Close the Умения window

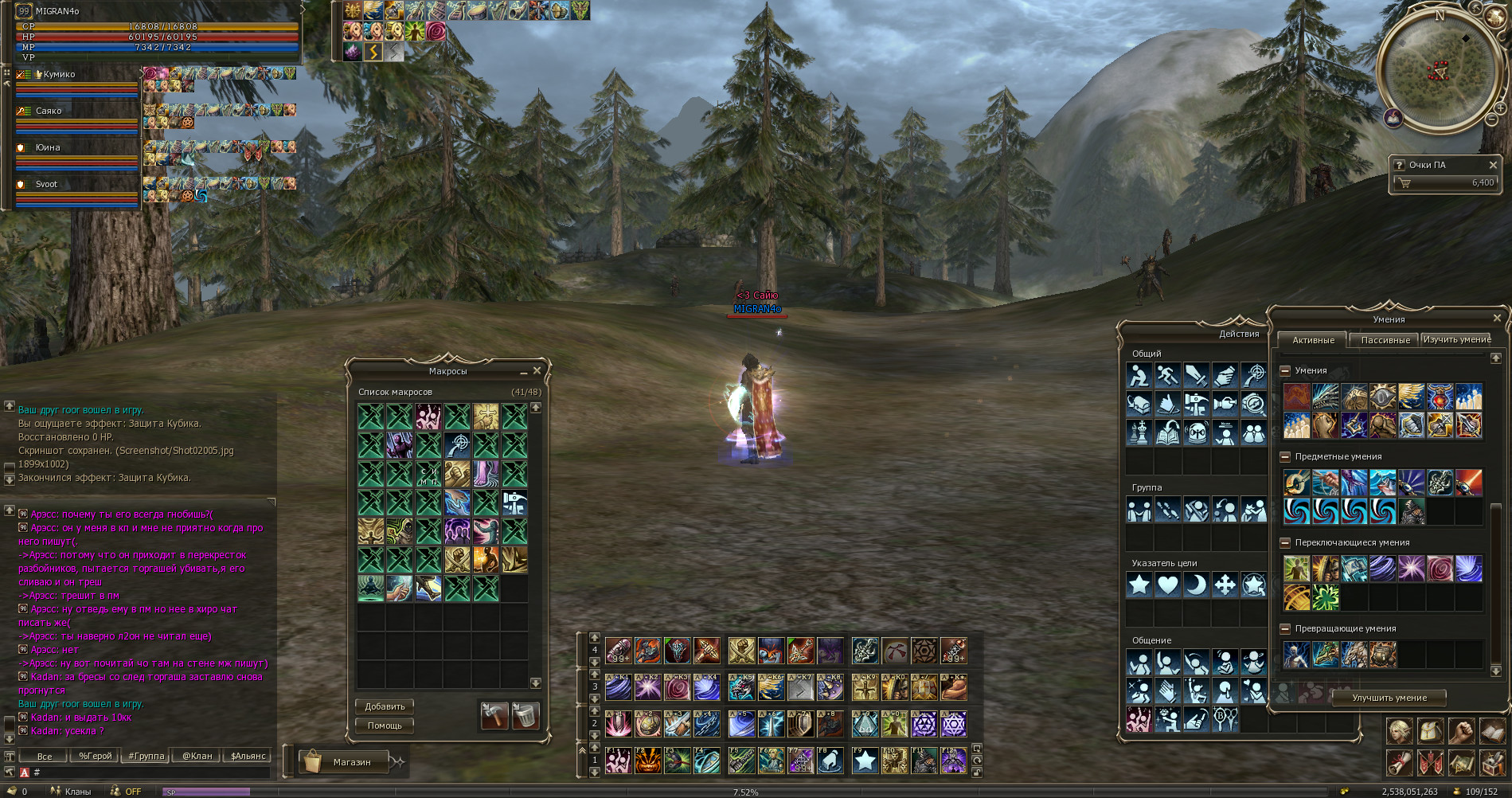[1497, 319]
